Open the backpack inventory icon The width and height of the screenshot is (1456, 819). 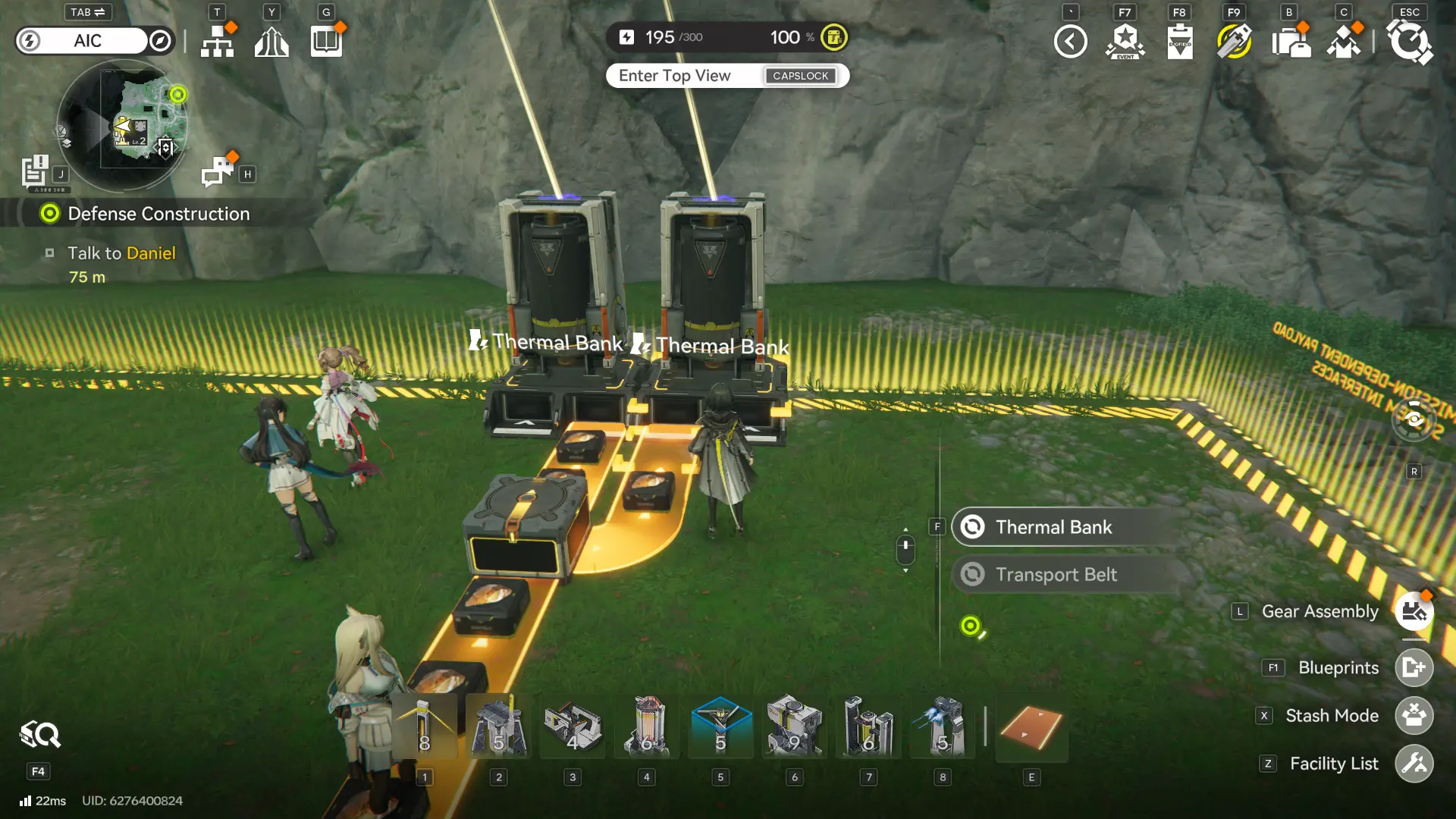click(x=1290, y=42)
